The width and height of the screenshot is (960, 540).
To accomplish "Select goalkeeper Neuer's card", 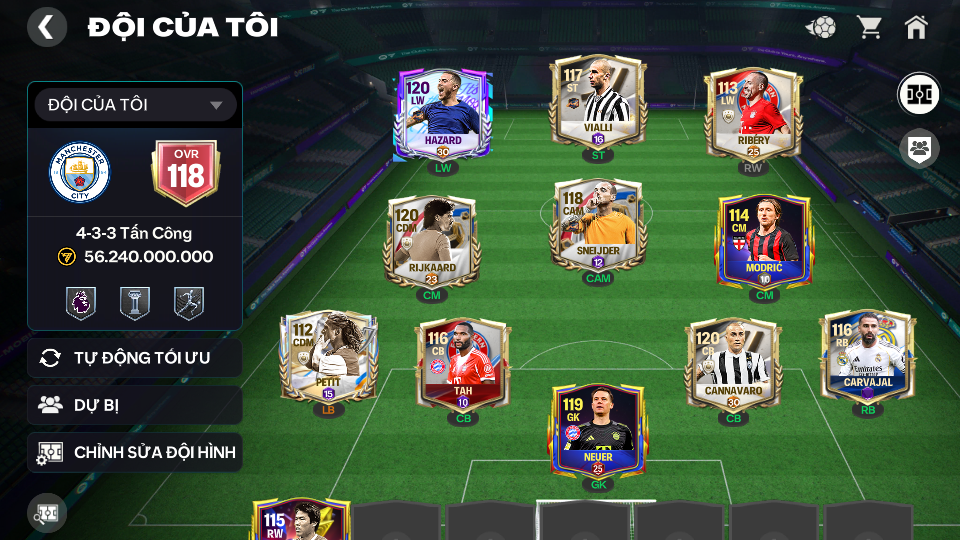I will pyautogui.click(x=597, y=430).
